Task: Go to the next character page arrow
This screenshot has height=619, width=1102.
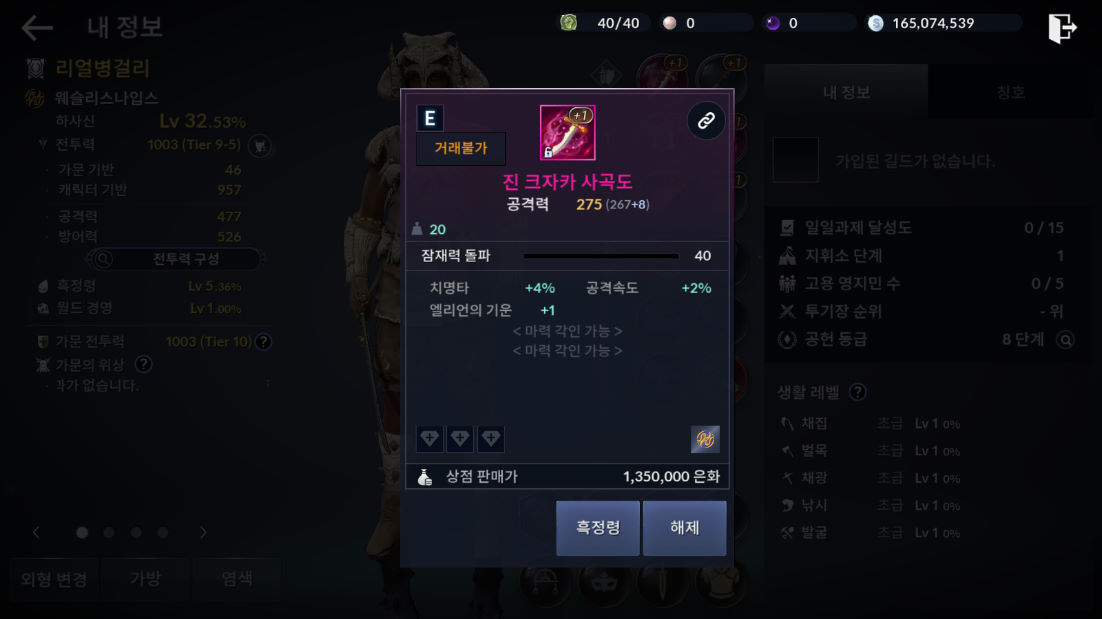Action: [x=203, y=532]
